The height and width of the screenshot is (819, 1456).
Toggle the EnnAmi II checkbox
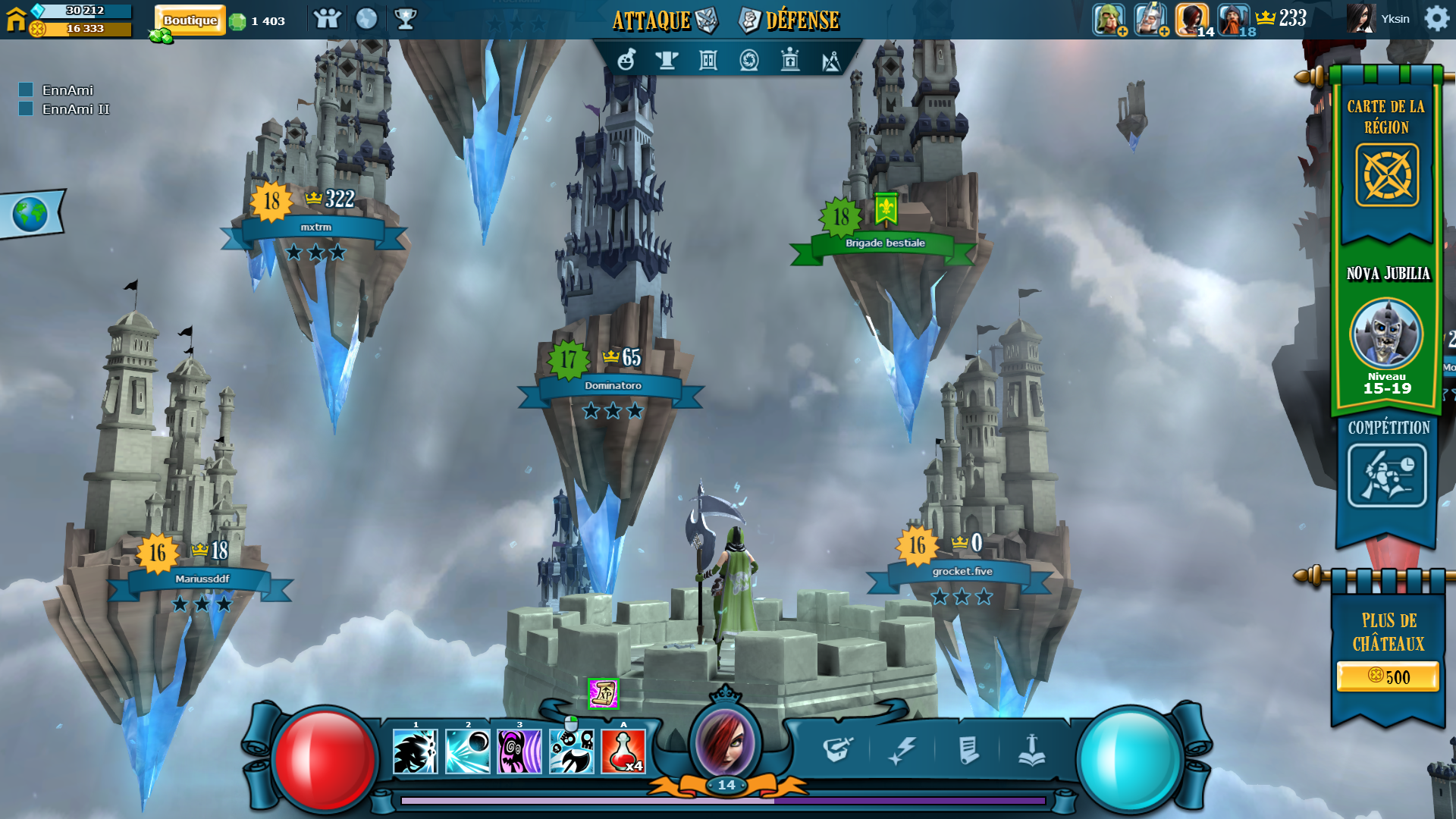pos(26,109)
